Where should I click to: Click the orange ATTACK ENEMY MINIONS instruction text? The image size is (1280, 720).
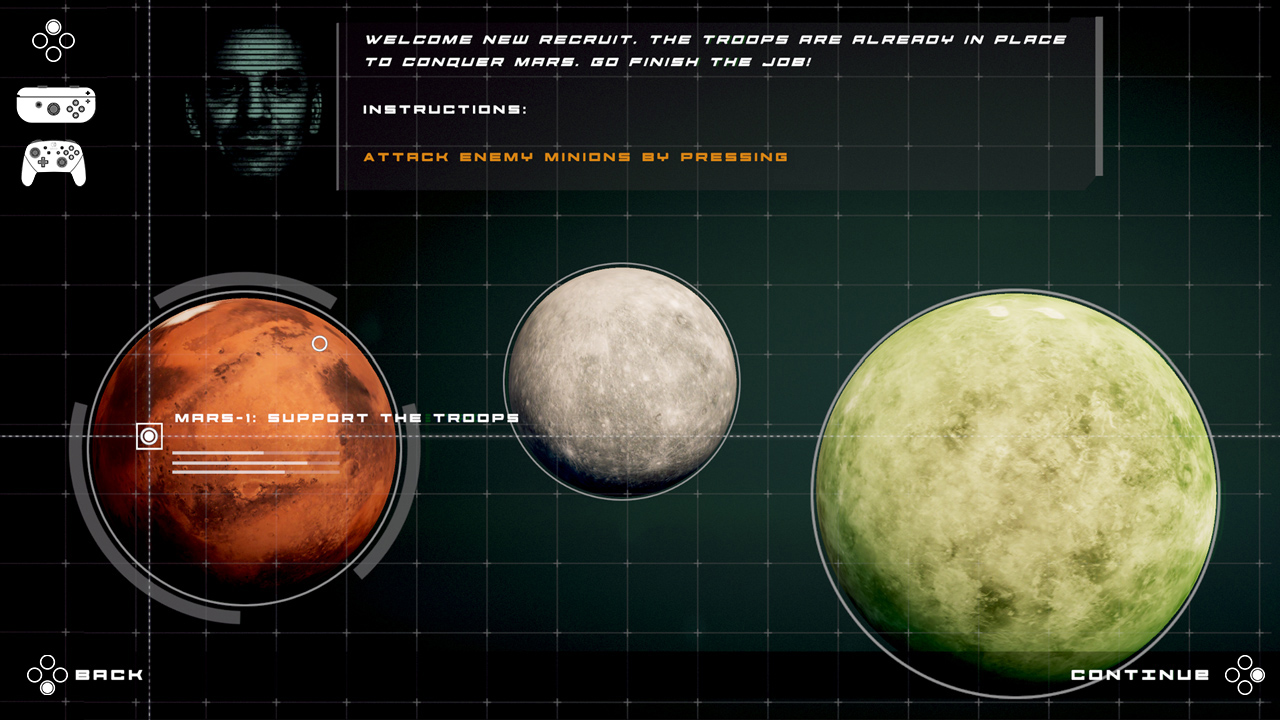click(578, 157)
